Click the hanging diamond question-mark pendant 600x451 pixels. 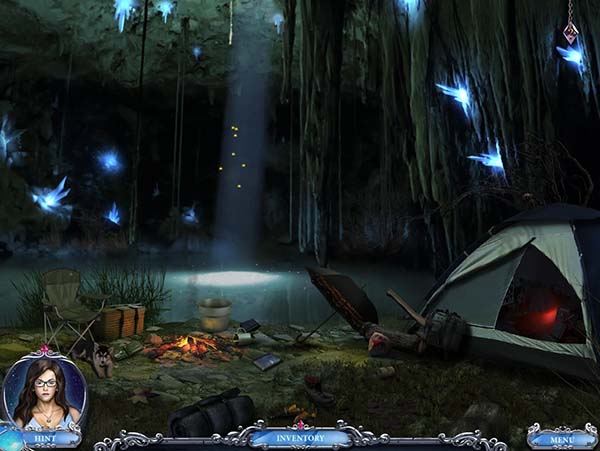tap(571, 33)
